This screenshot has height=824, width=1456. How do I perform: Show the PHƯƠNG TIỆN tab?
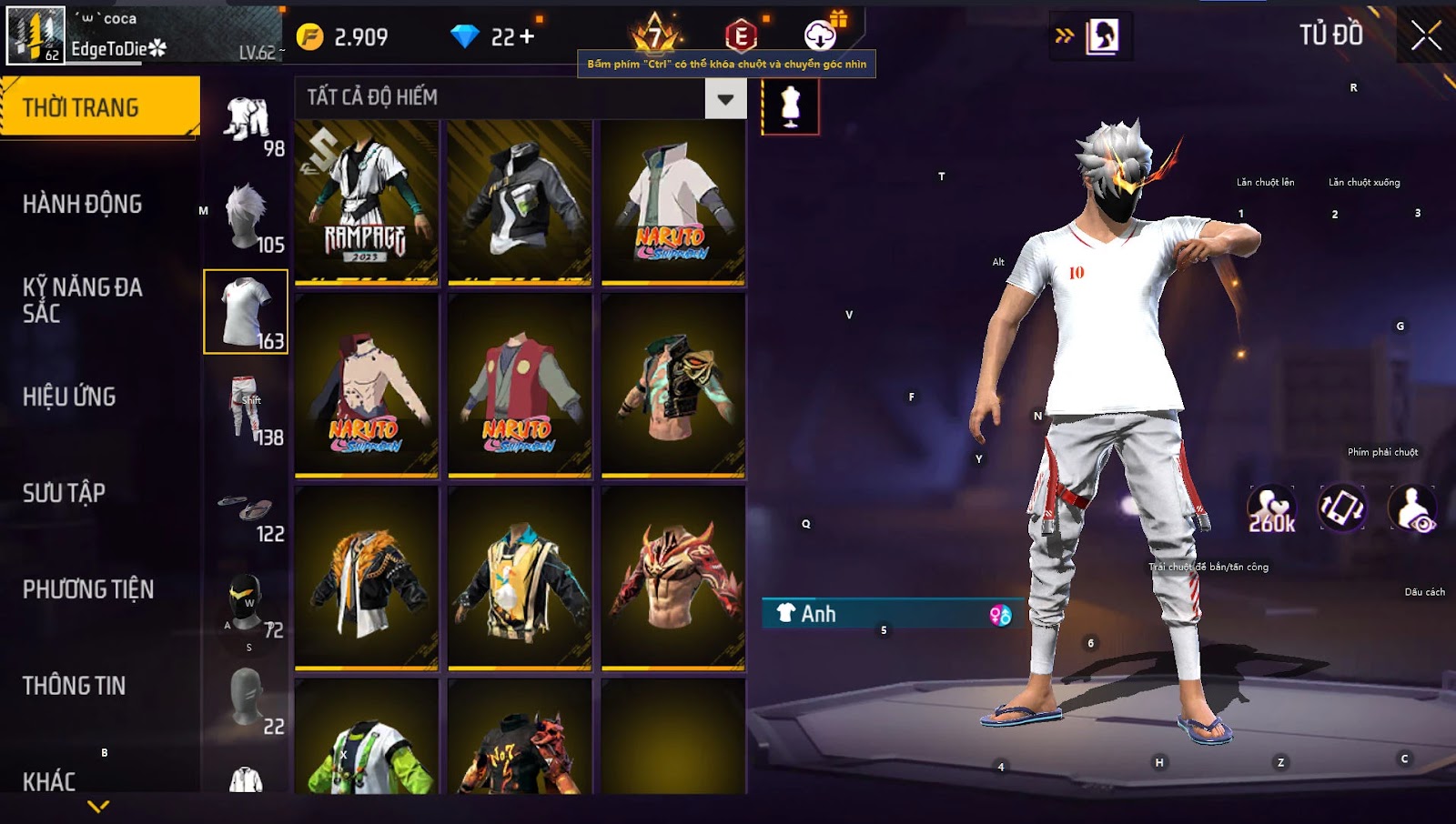[88, 589]
